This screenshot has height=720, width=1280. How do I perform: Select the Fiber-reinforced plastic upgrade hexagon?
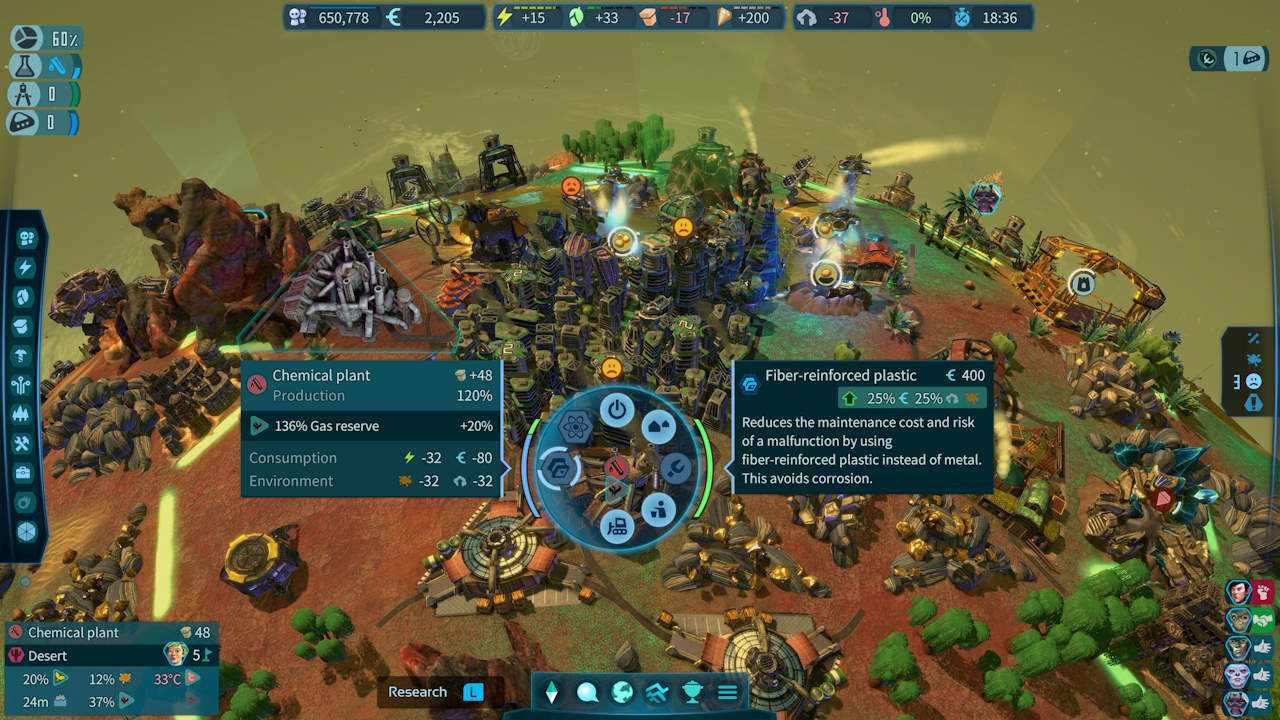(x=559, y=468)
